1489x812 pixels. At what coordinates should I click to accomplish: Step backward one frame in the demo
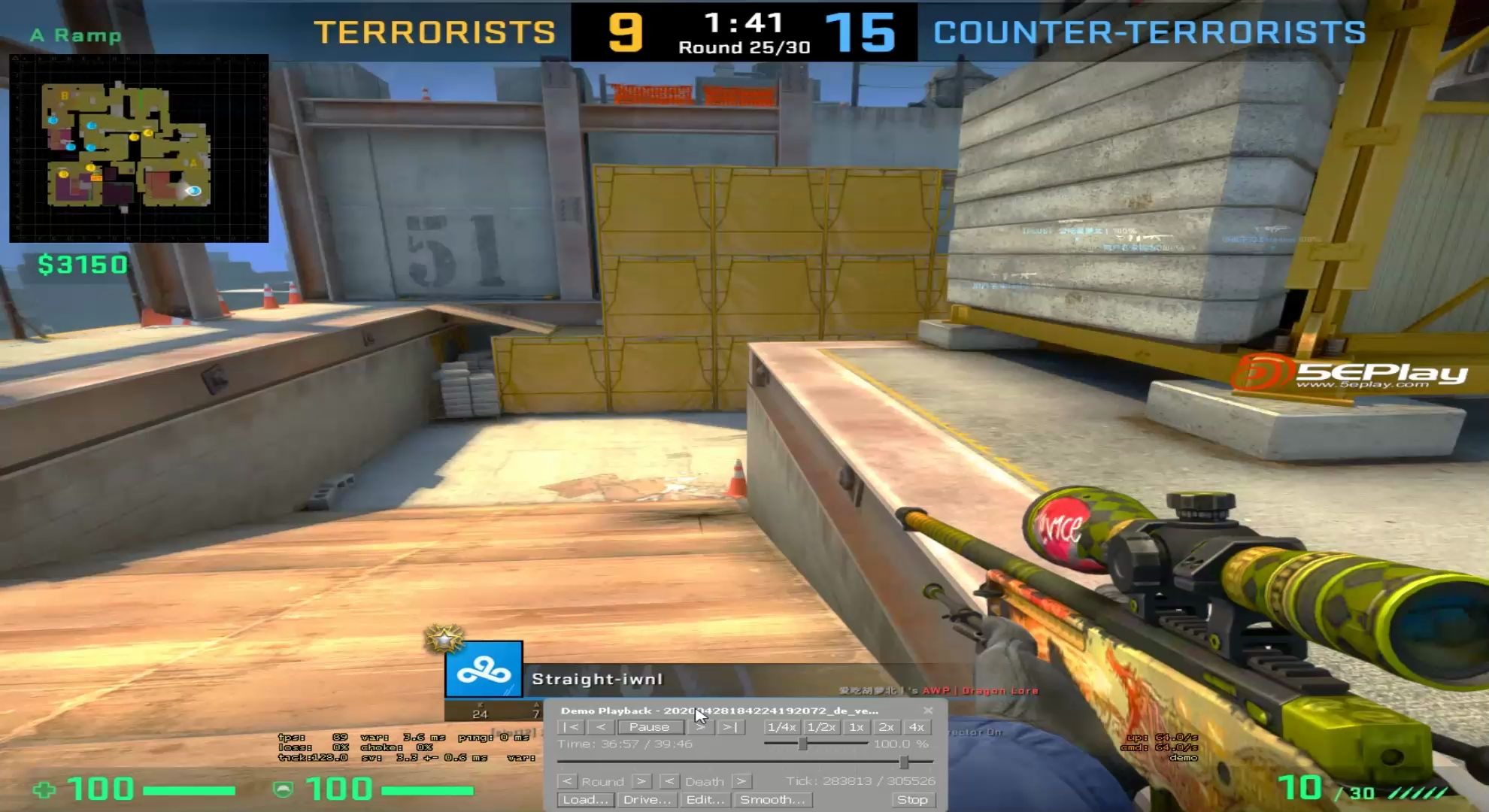(599, 726)
